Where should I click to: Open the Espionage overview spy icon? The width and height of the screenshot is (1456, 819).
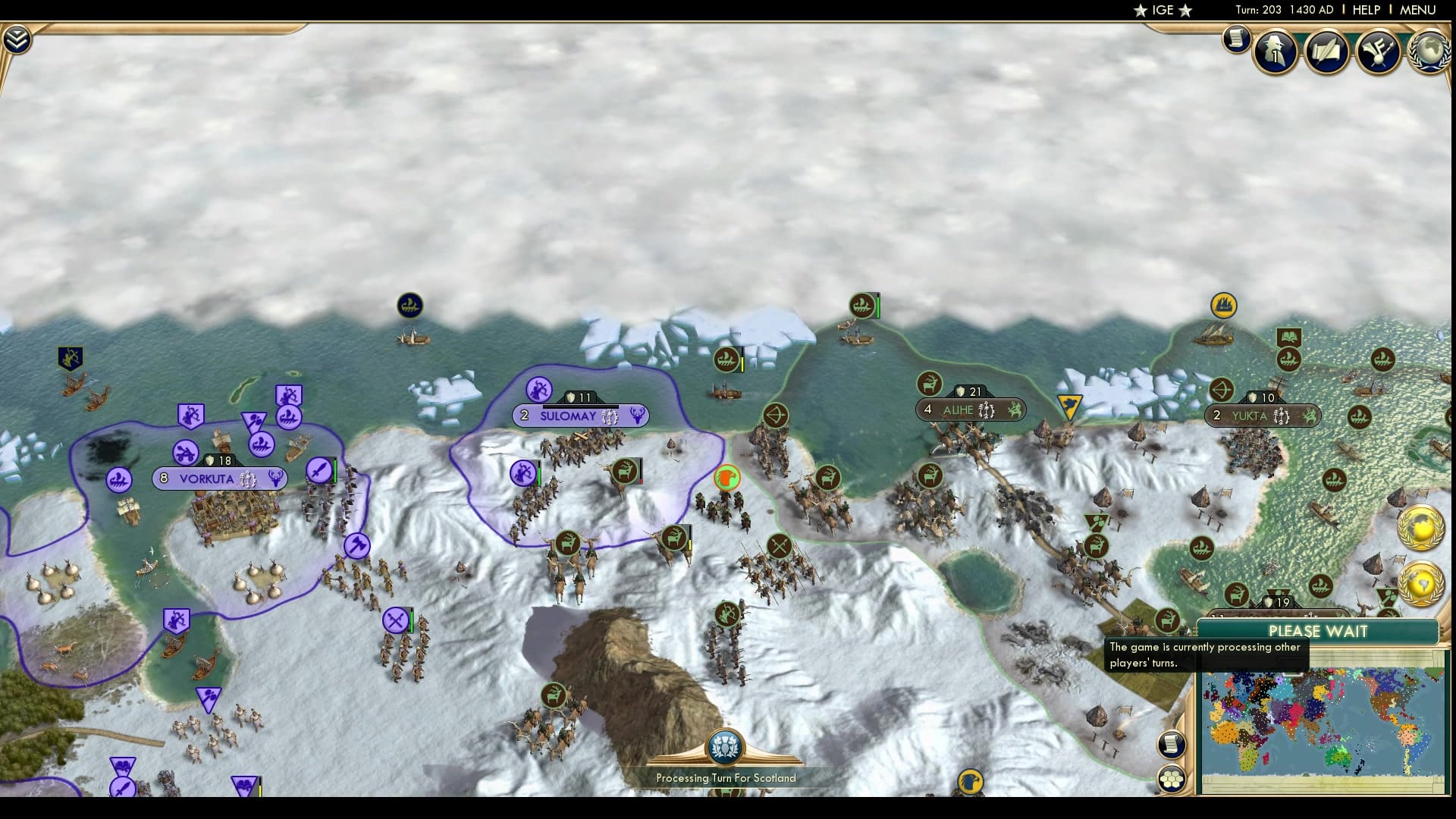[x=1275, y=52]
